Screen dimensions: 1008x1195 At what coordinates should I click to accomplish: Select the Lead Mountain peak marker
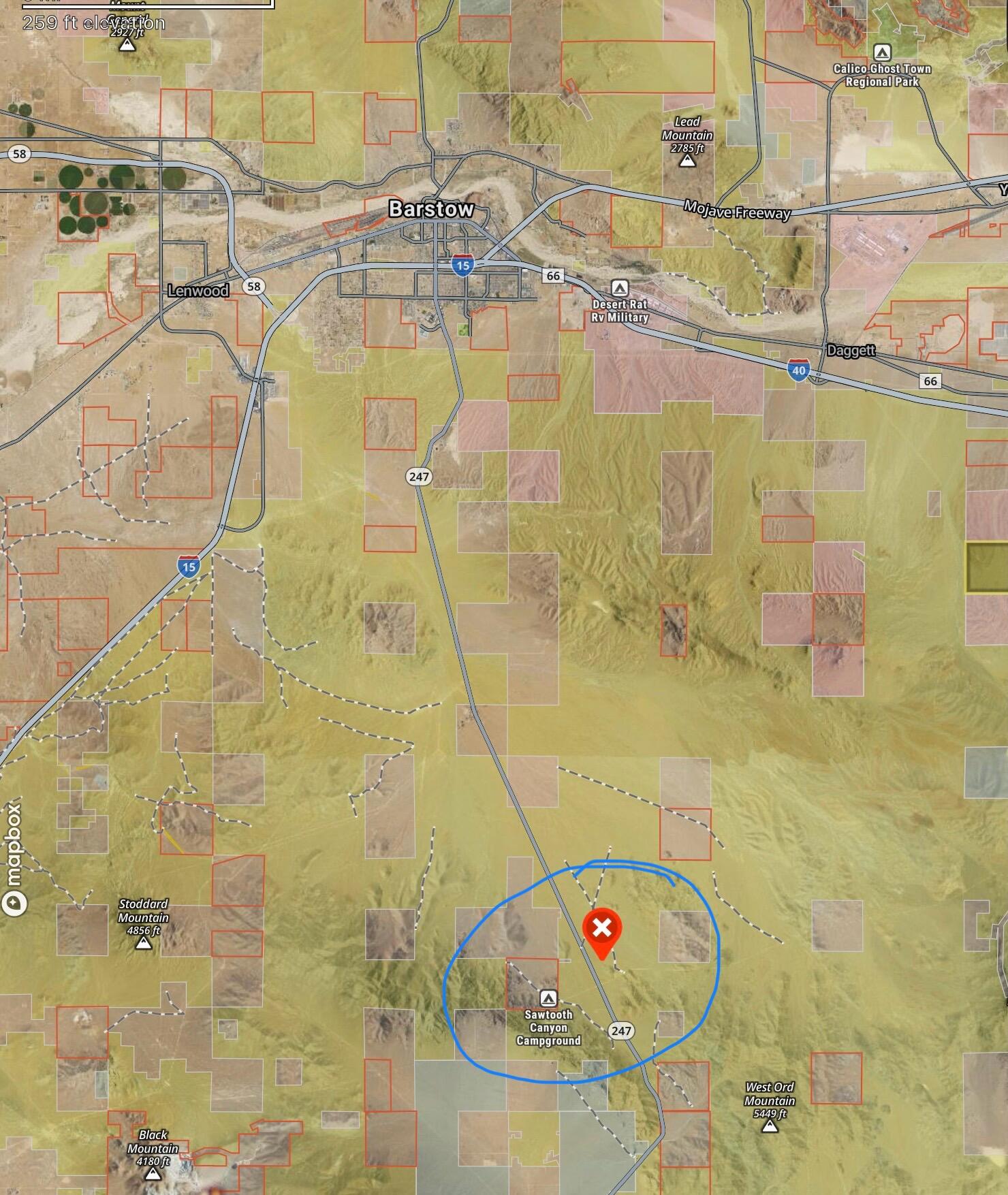(x=687, y=161)
